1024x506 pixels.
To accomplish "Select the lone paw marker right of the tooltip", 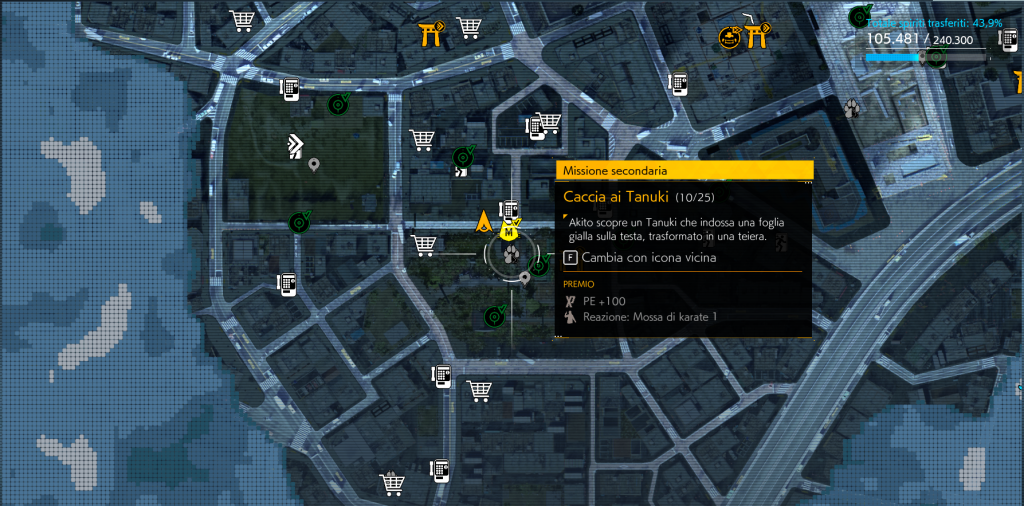I will 852,107.
